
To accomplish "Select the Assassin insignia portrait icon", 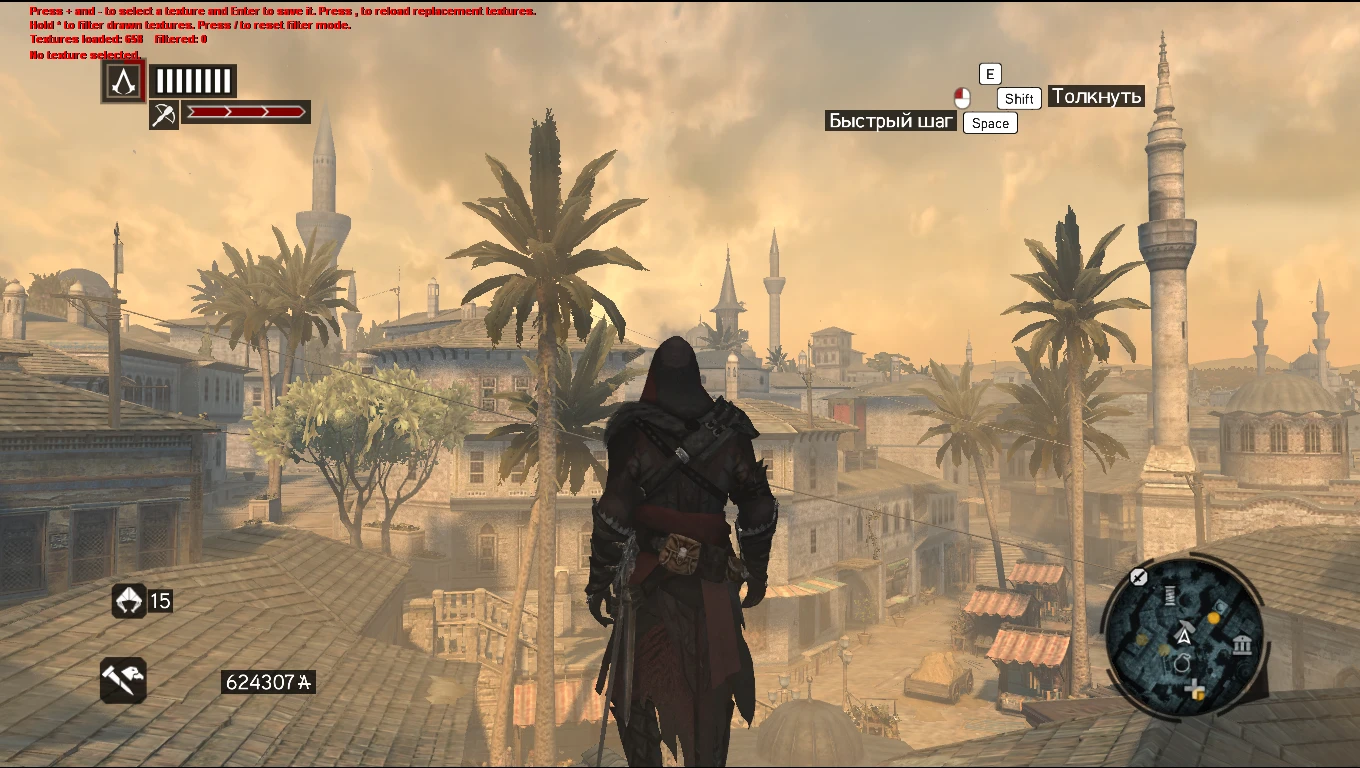I will point(122,82).
